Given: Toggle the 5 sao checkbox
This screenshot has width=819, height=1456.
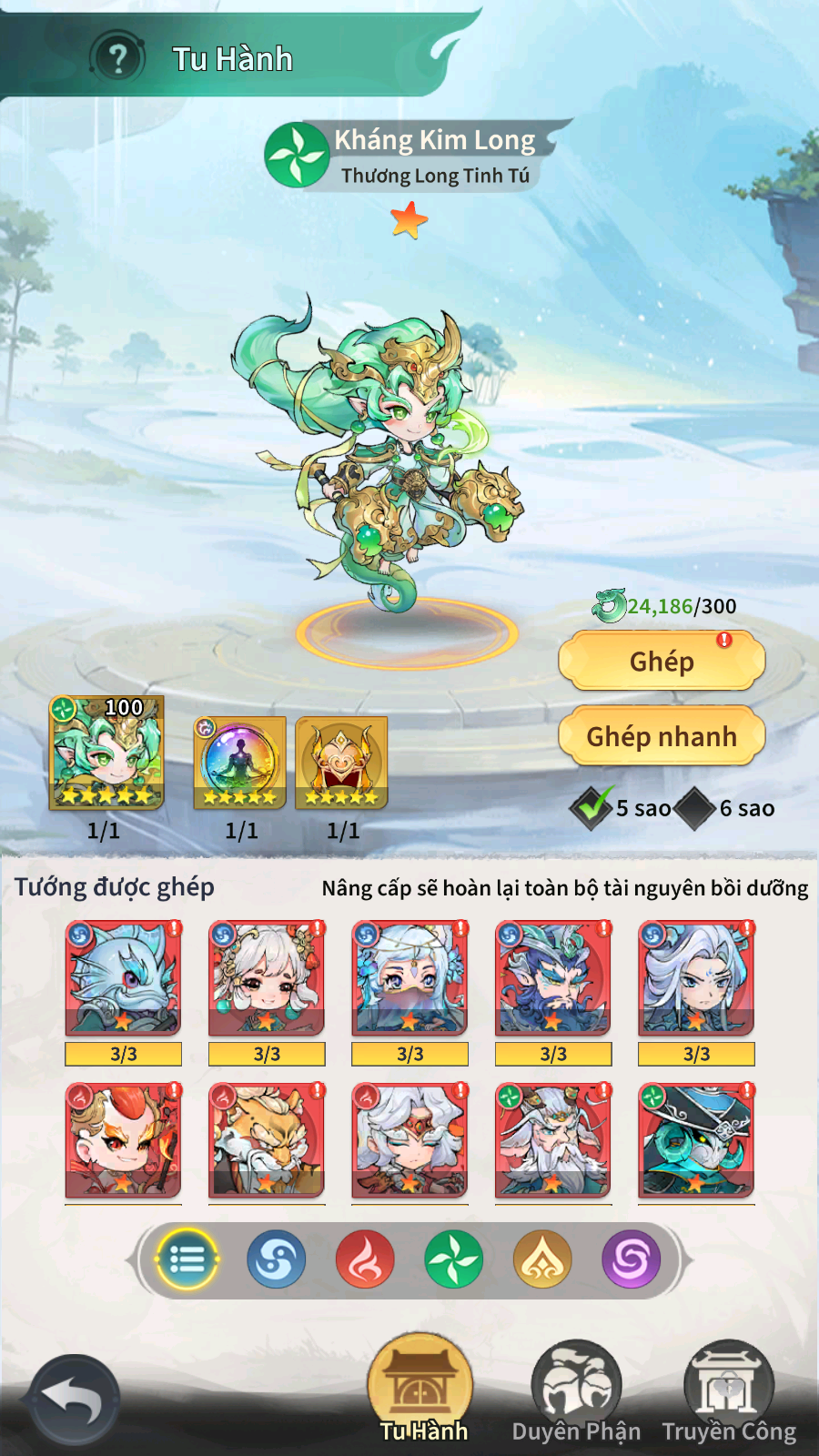Looking at the screenshot, I should pos(591,807).
